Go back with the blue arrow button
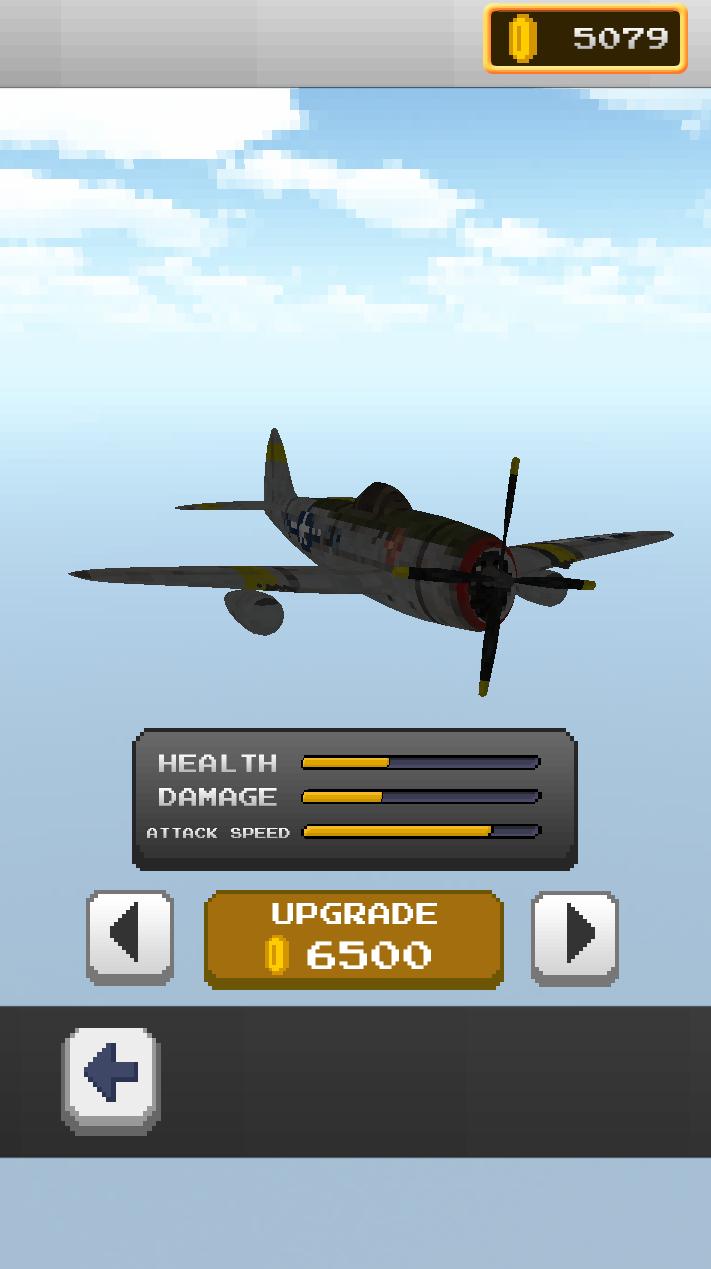The width and height of the screenshot is (711, 1269). 111,1078
